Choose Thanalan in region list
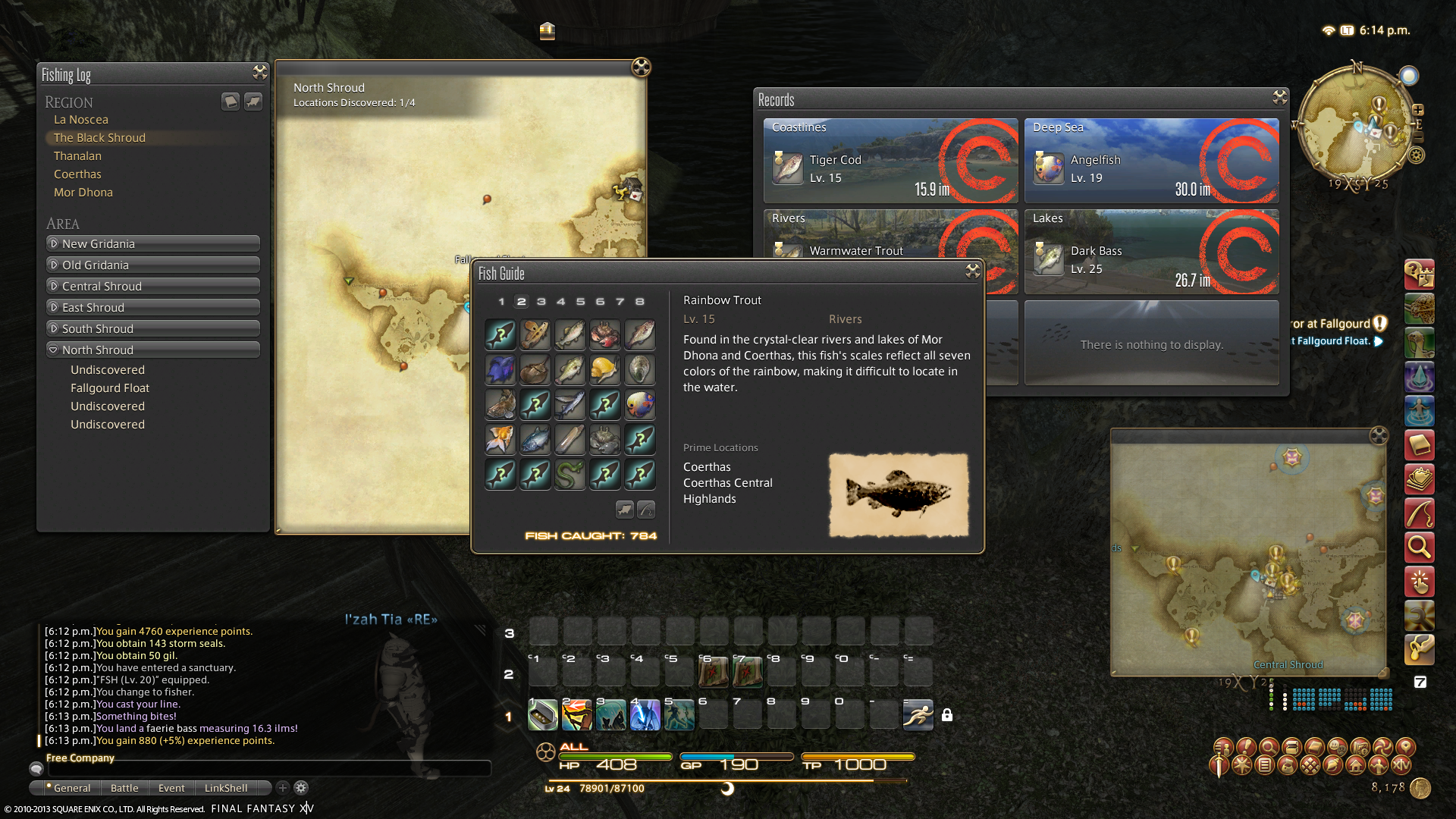Screen dimensions: 1456x819 coord(77,156)
